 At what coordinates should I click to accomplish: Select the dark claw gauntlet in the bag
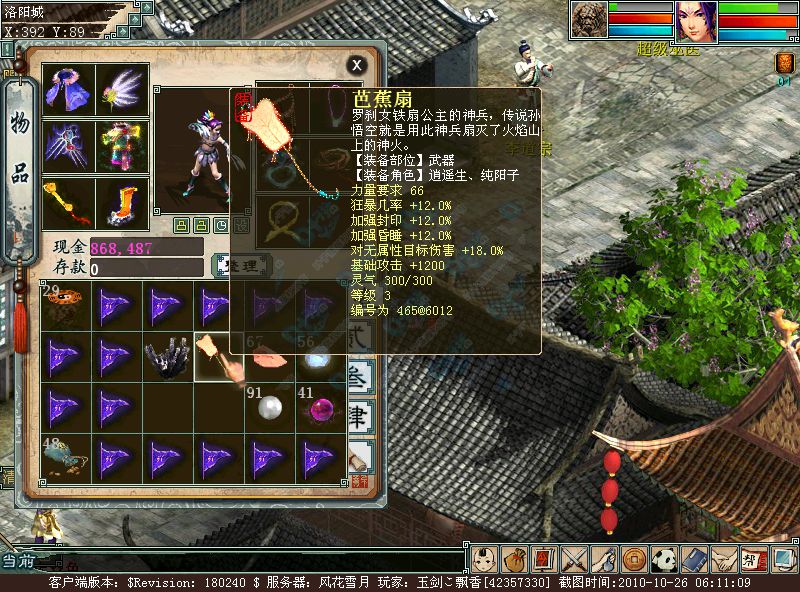click(x=168, y=357)
